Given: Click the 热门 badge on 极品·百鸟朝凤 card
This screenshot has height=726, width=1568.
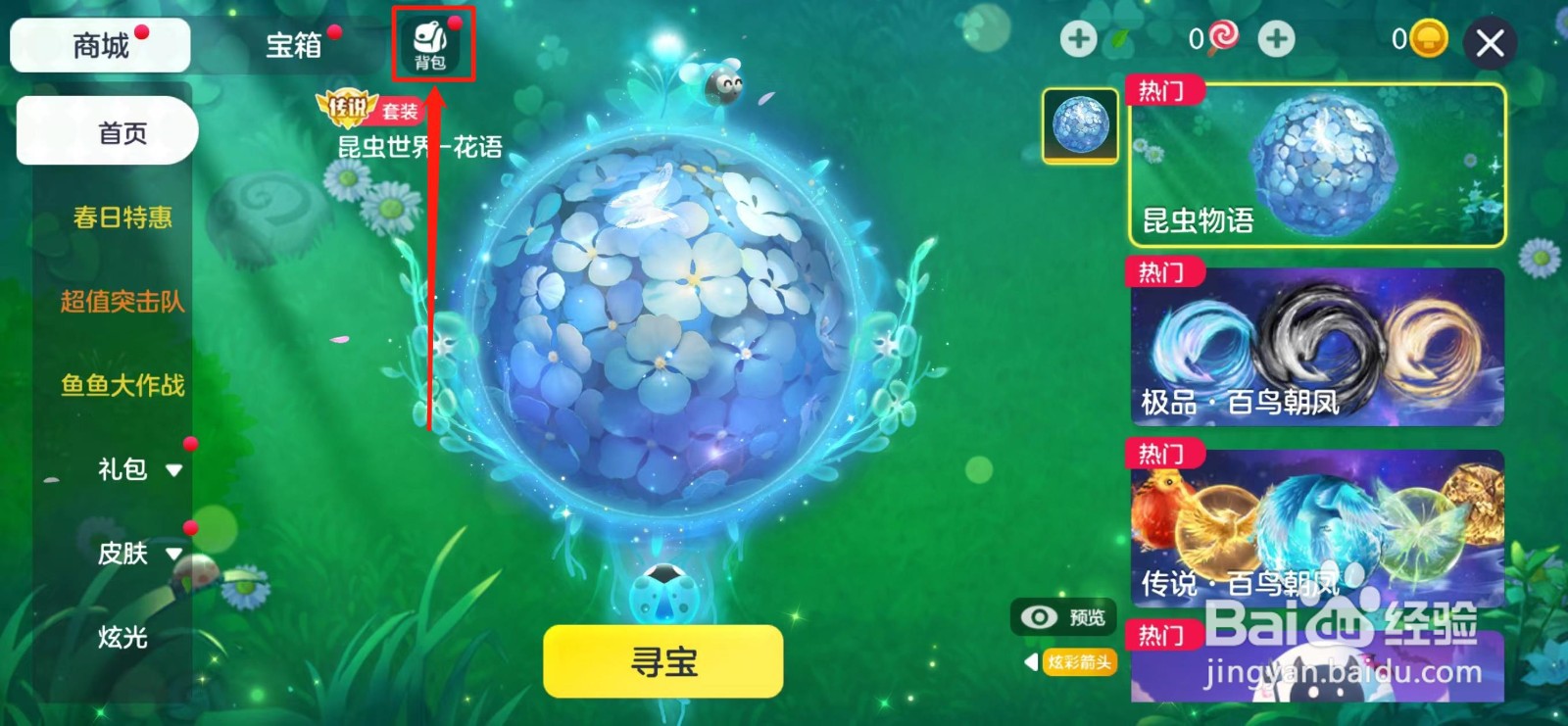Looking at the screenshot, I should click(1162, 272).
